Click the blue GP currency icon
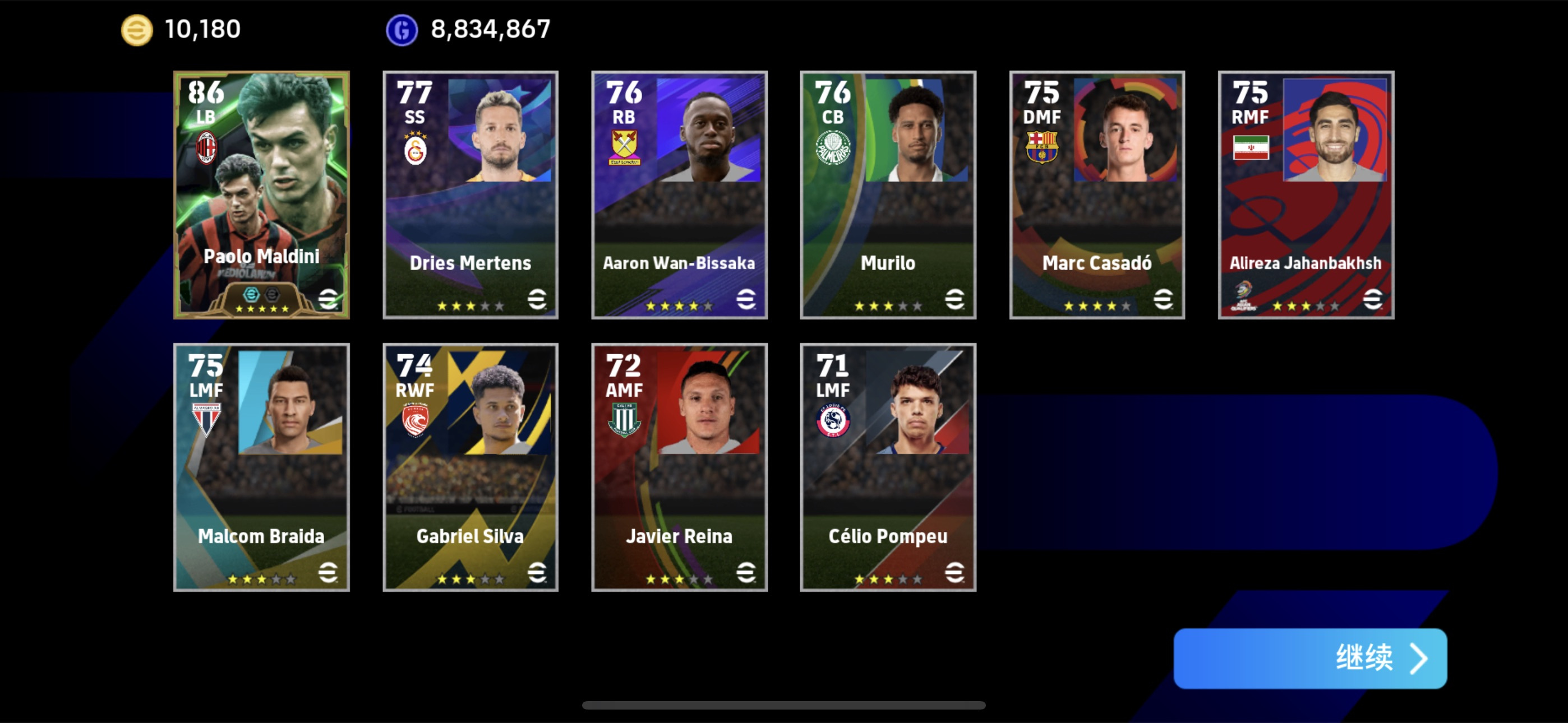The height and width of the screenshot is (723, 1568). pos(402,30)
